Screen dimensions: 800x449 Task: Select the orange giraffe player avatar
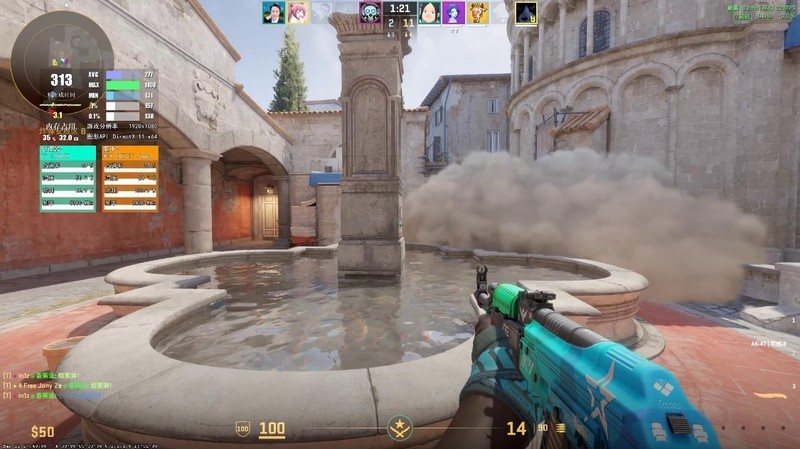(x=478, y=12)
